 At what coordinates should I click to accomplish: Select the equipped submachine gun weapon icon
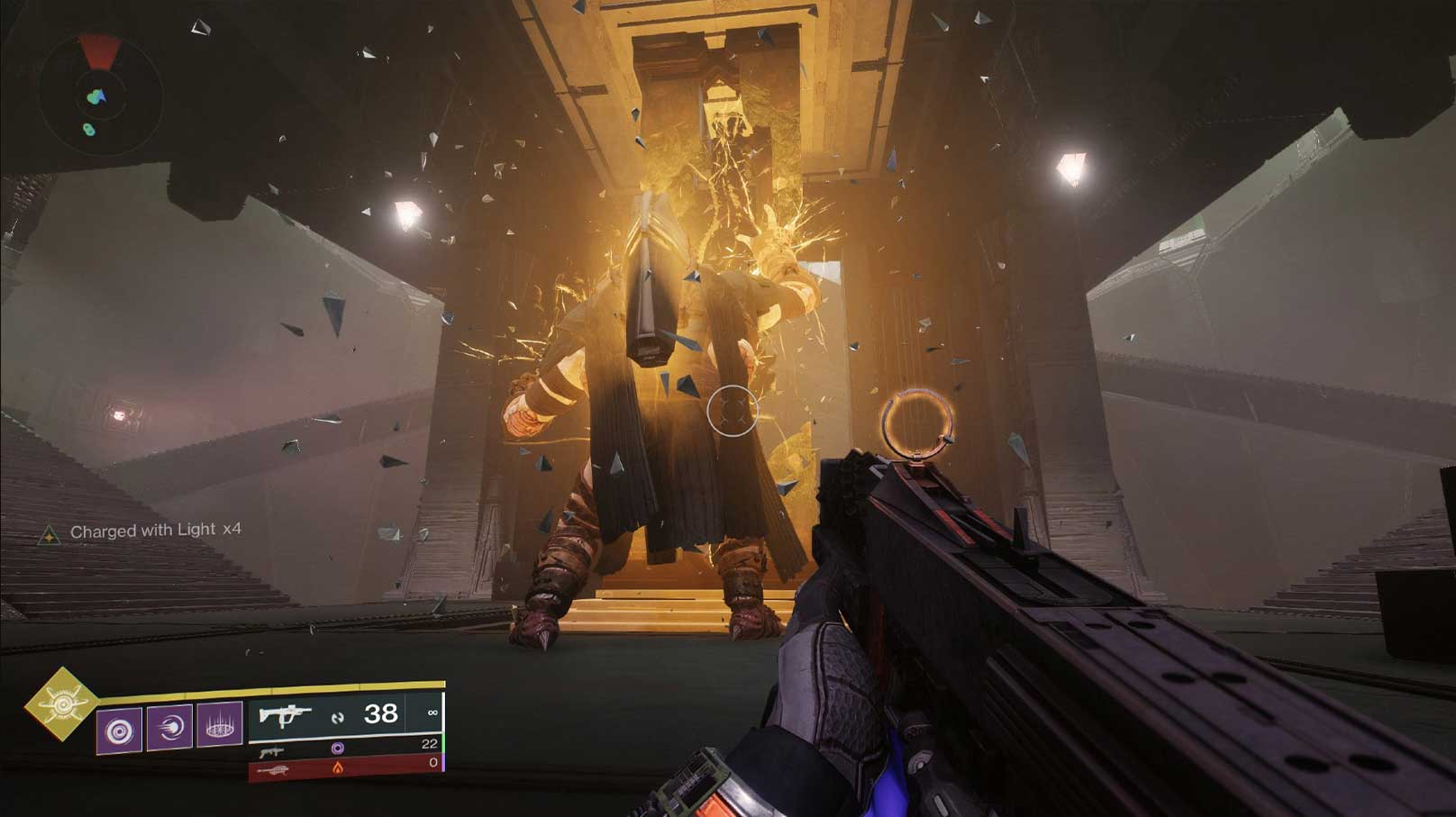[285, 715]
